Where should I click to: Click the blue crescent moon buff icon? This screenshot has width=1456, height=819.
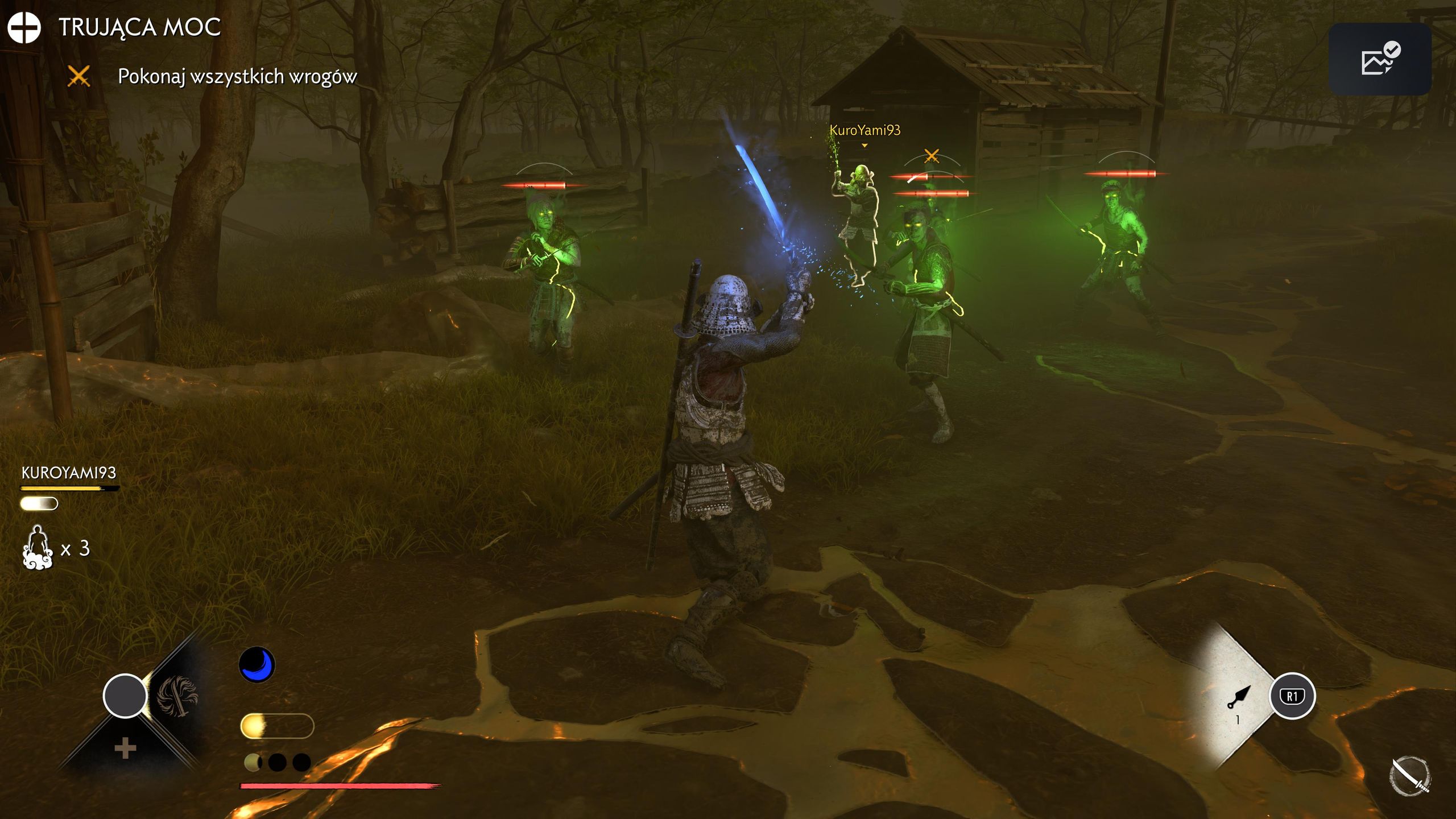257,664
